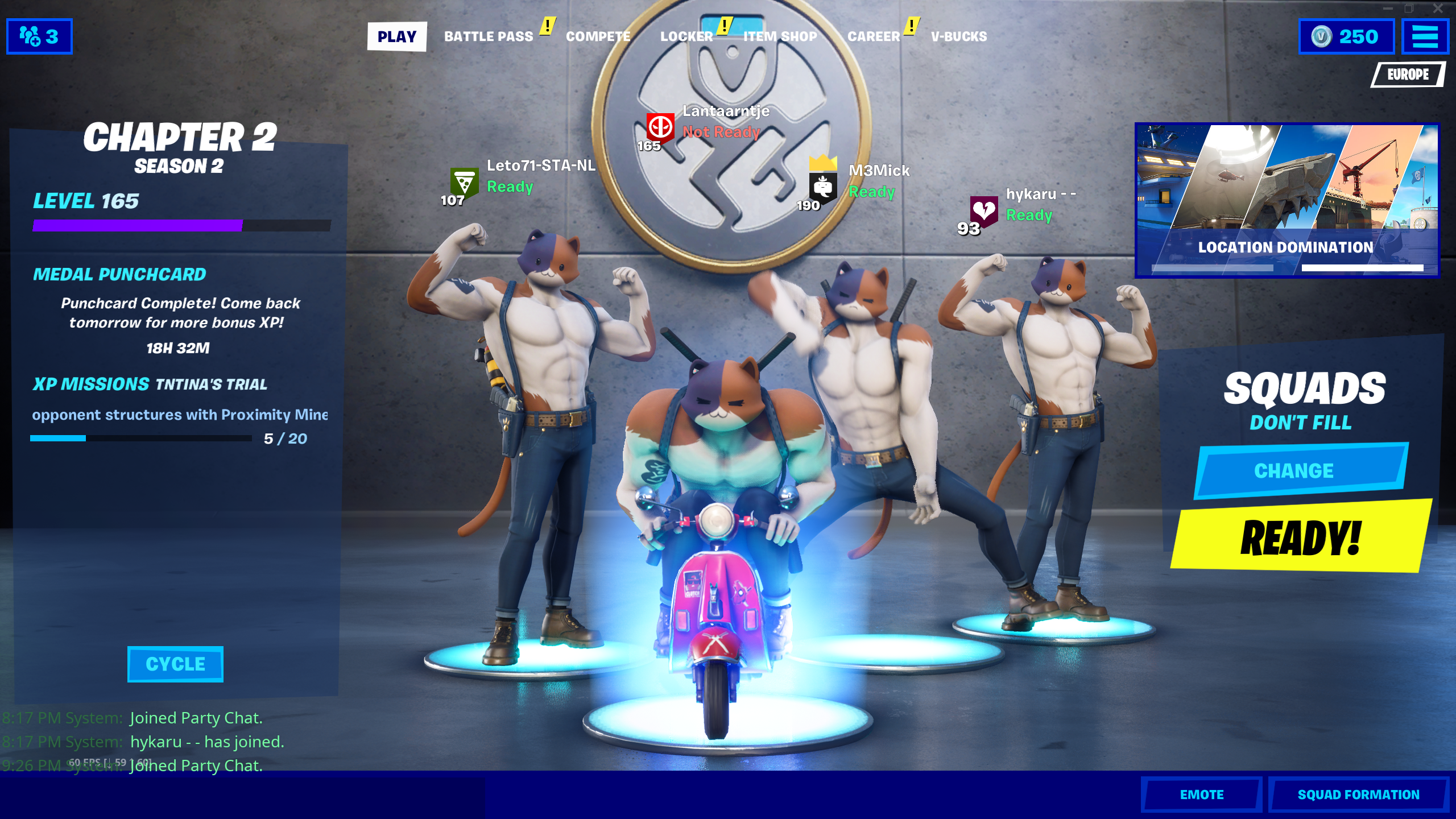
Task: Open the Location Domination banner
Action: click(1287, 200)
